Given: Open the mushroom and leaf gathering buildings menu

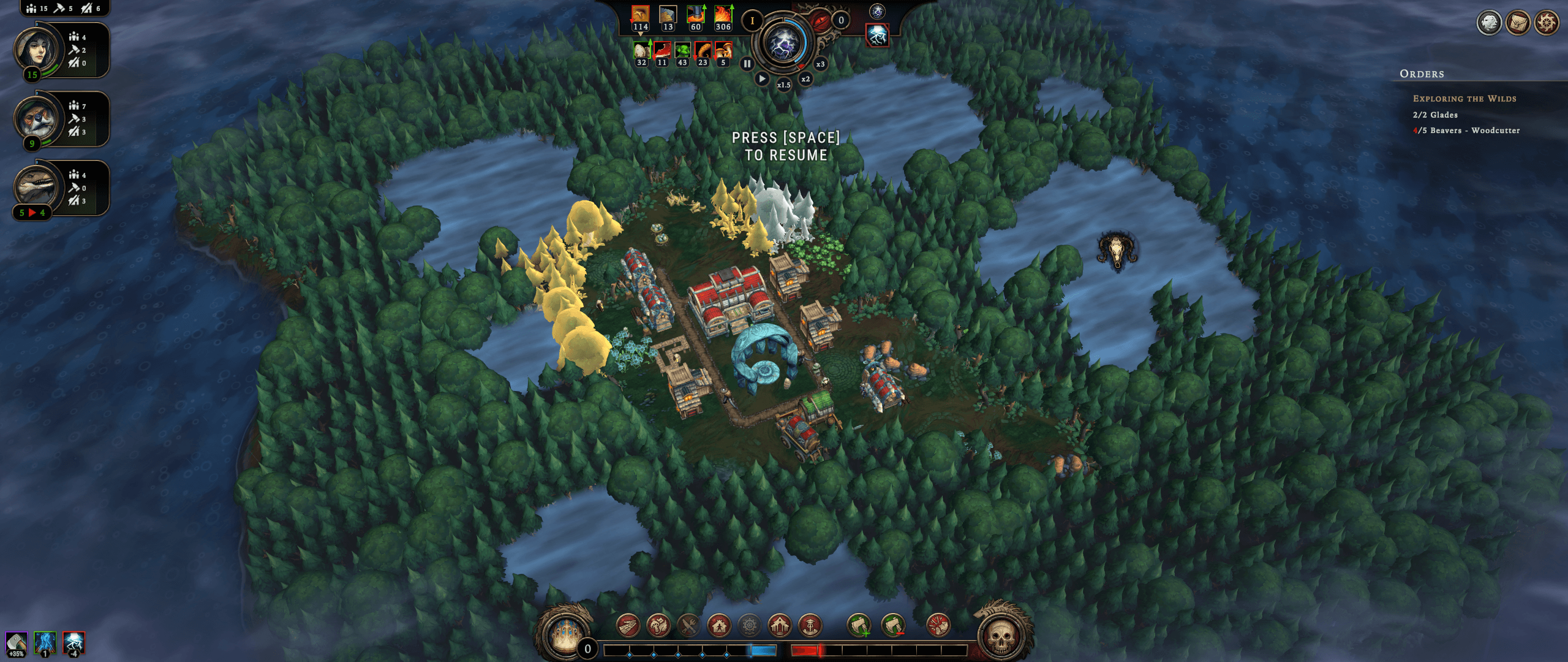Looking at the screenshot, I should coord(658,626).
